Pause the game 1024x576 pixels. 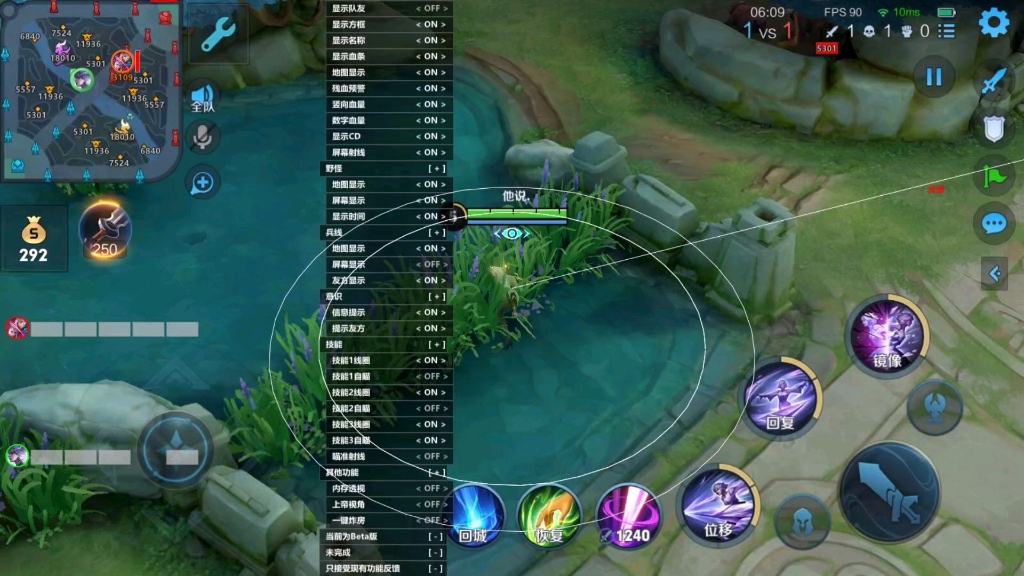934,77
